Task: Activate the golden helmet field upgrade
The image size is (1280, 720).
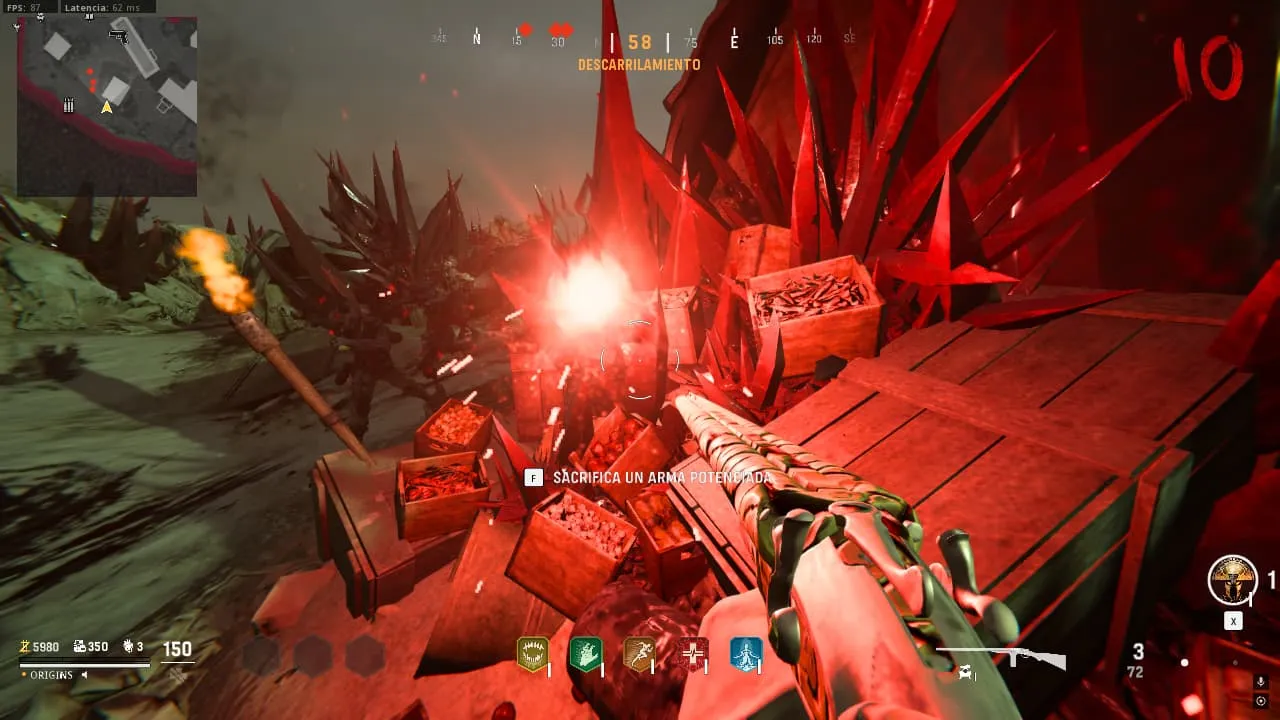Action: click(1232, 580)
